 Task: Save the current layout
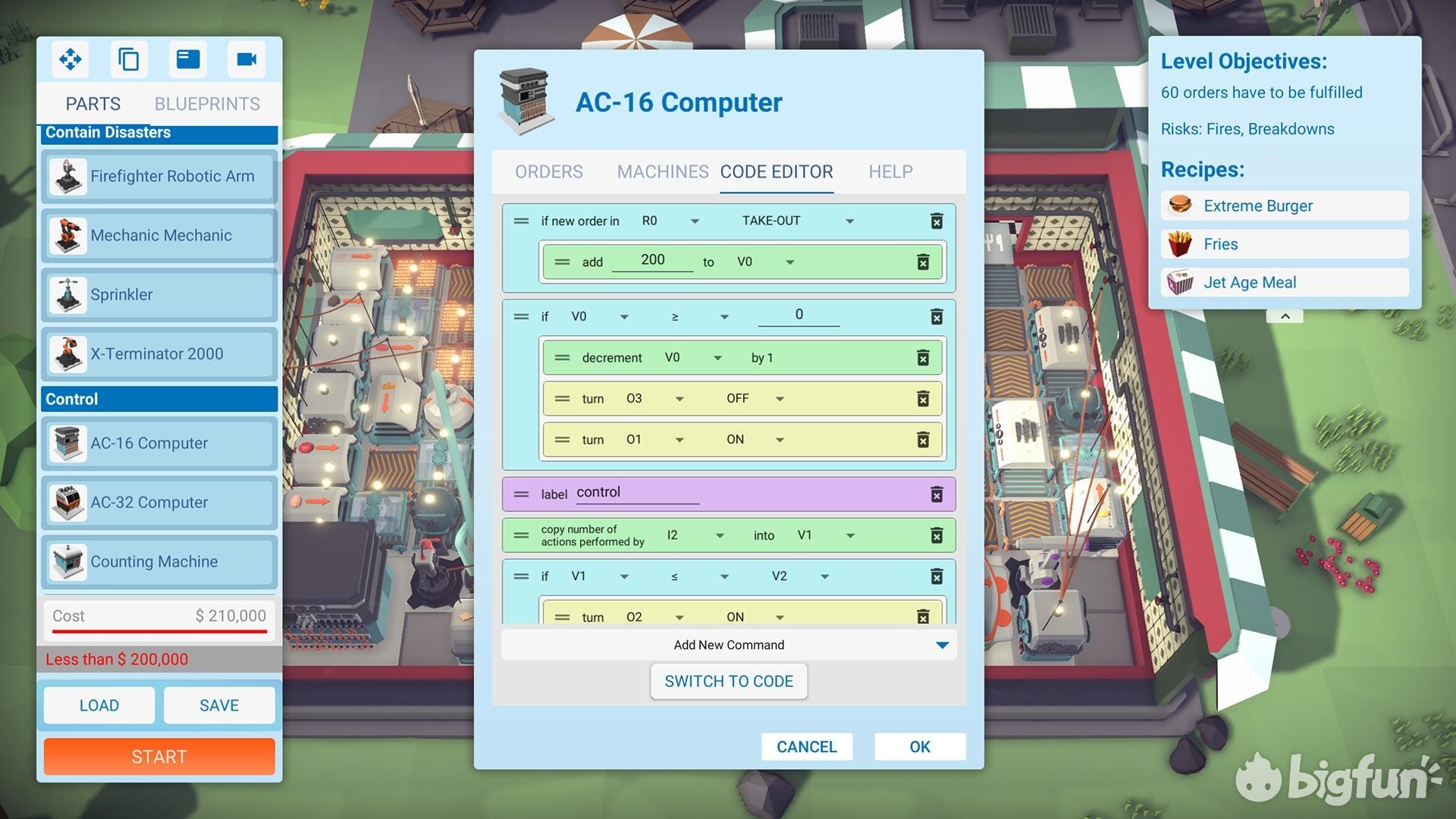click(x=218, y=705)
